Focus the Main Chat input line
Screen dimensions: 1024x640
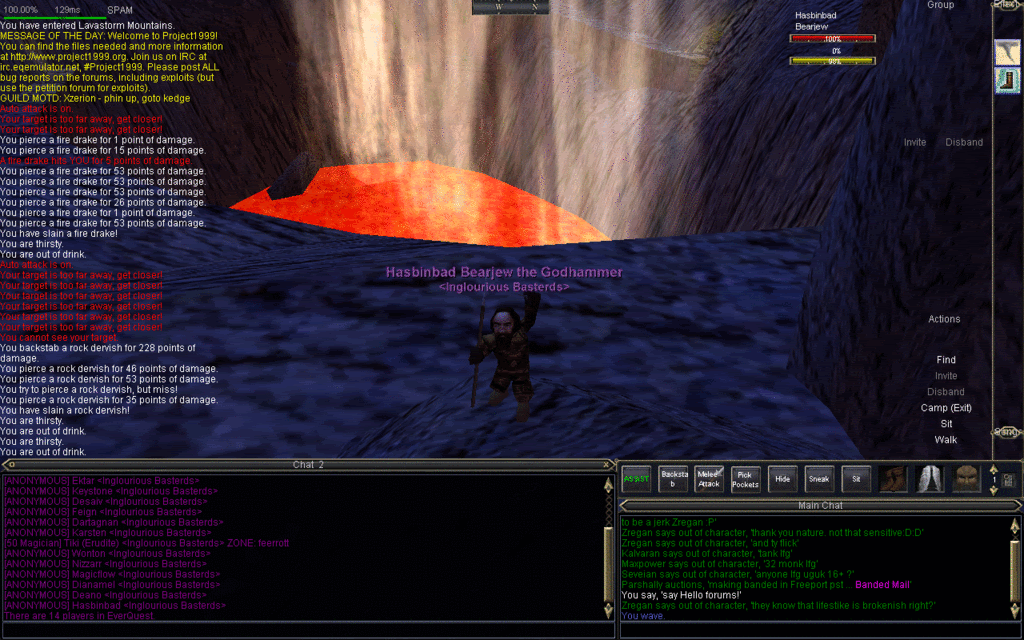(x=810, y=630)
